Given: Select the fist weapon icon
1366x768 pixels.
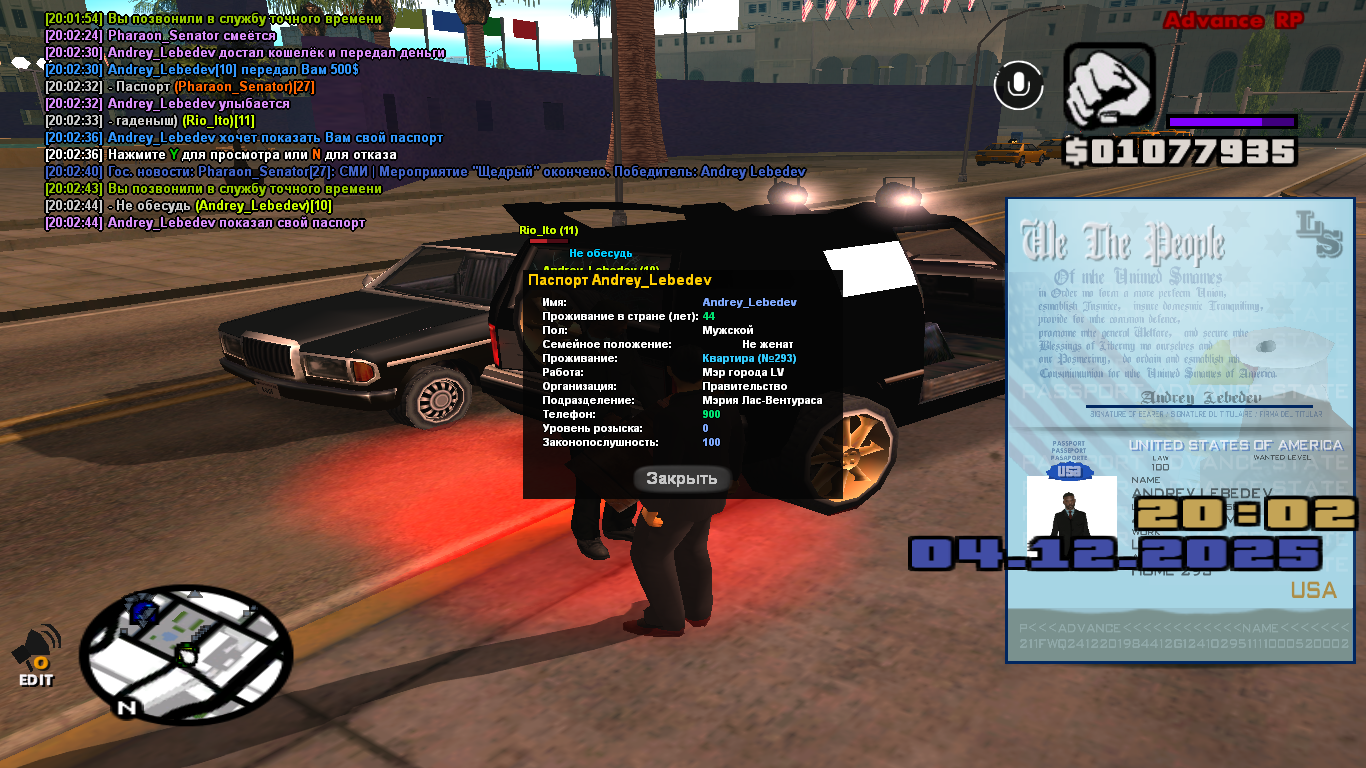Looking at the screenshot, I should (1108, 86).
